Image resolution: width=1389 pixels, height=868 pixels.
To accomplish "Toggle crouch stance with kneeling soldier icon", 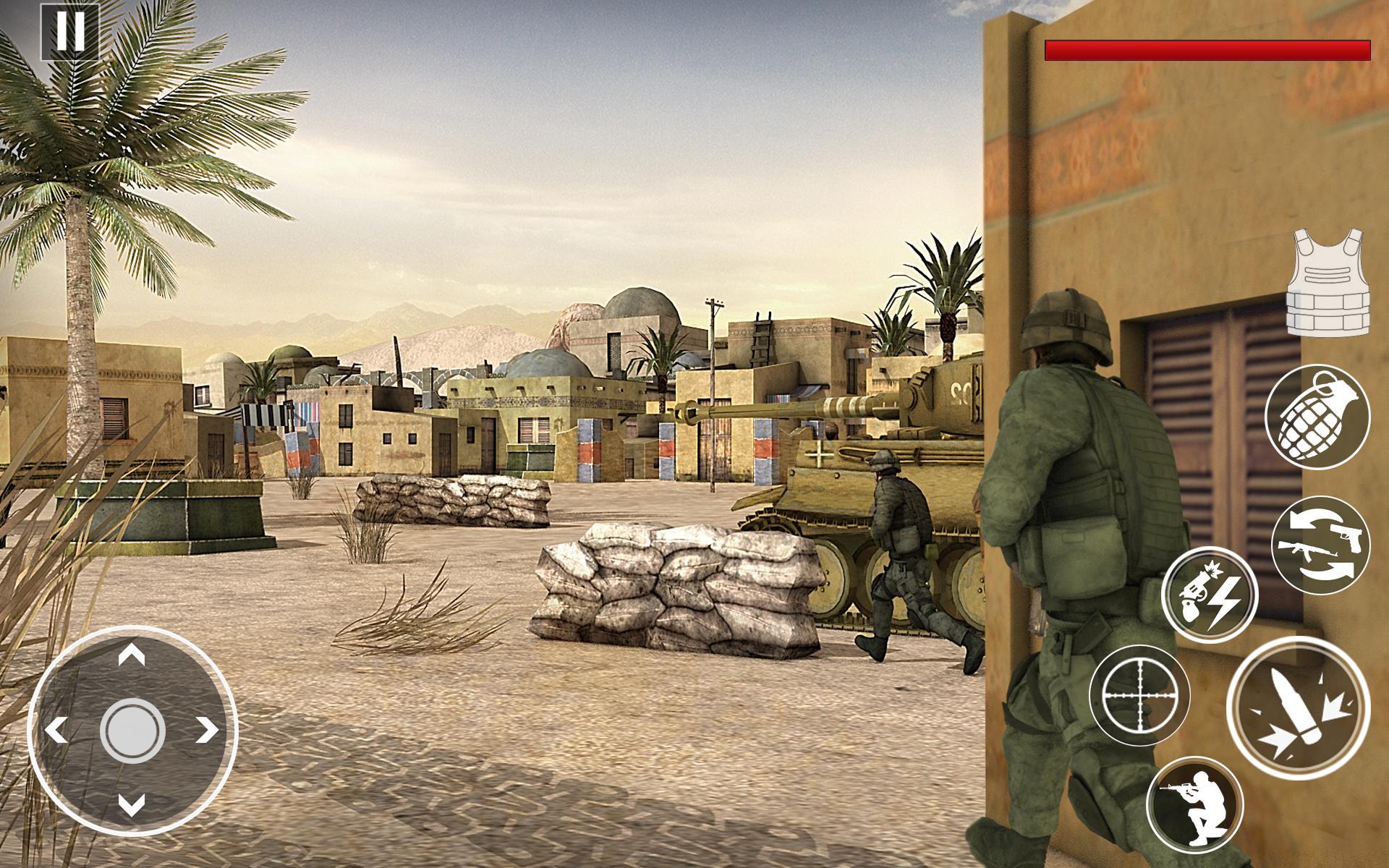I will coord(1194,804).
